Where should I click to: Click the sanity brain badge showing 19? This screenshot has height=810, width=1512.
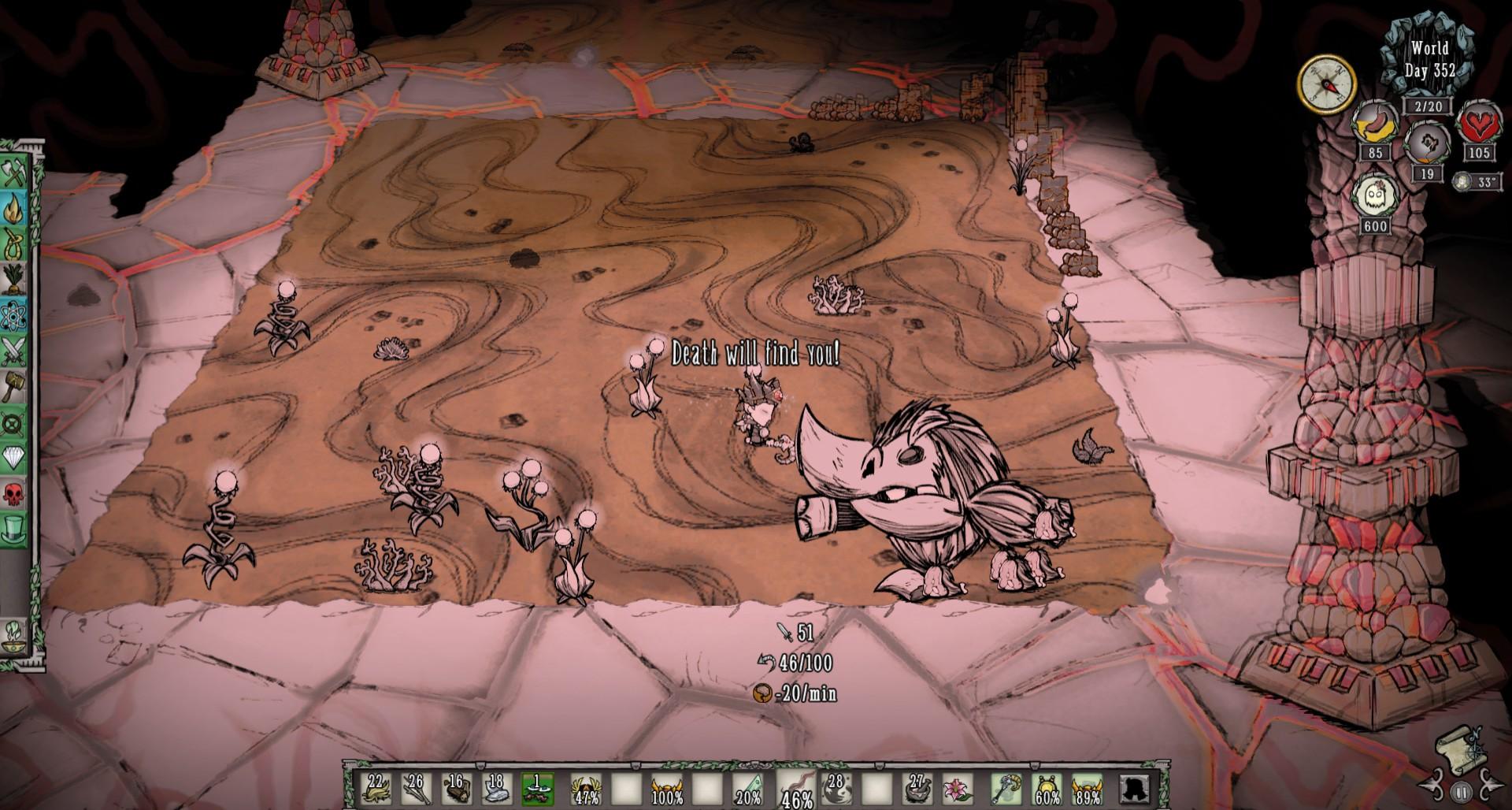(1427, 143)
